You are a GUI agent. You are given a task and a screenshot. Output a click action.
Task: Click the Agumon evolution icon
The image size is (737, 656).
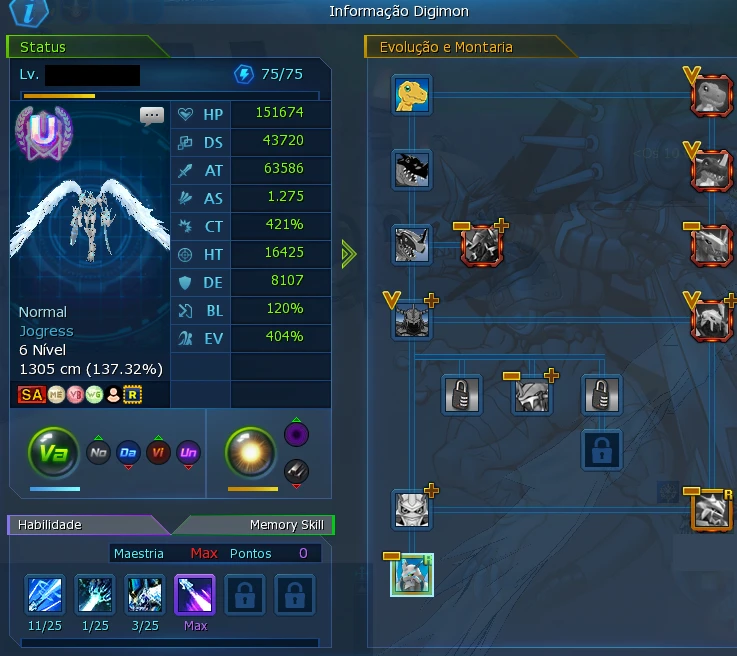point(412,96)
